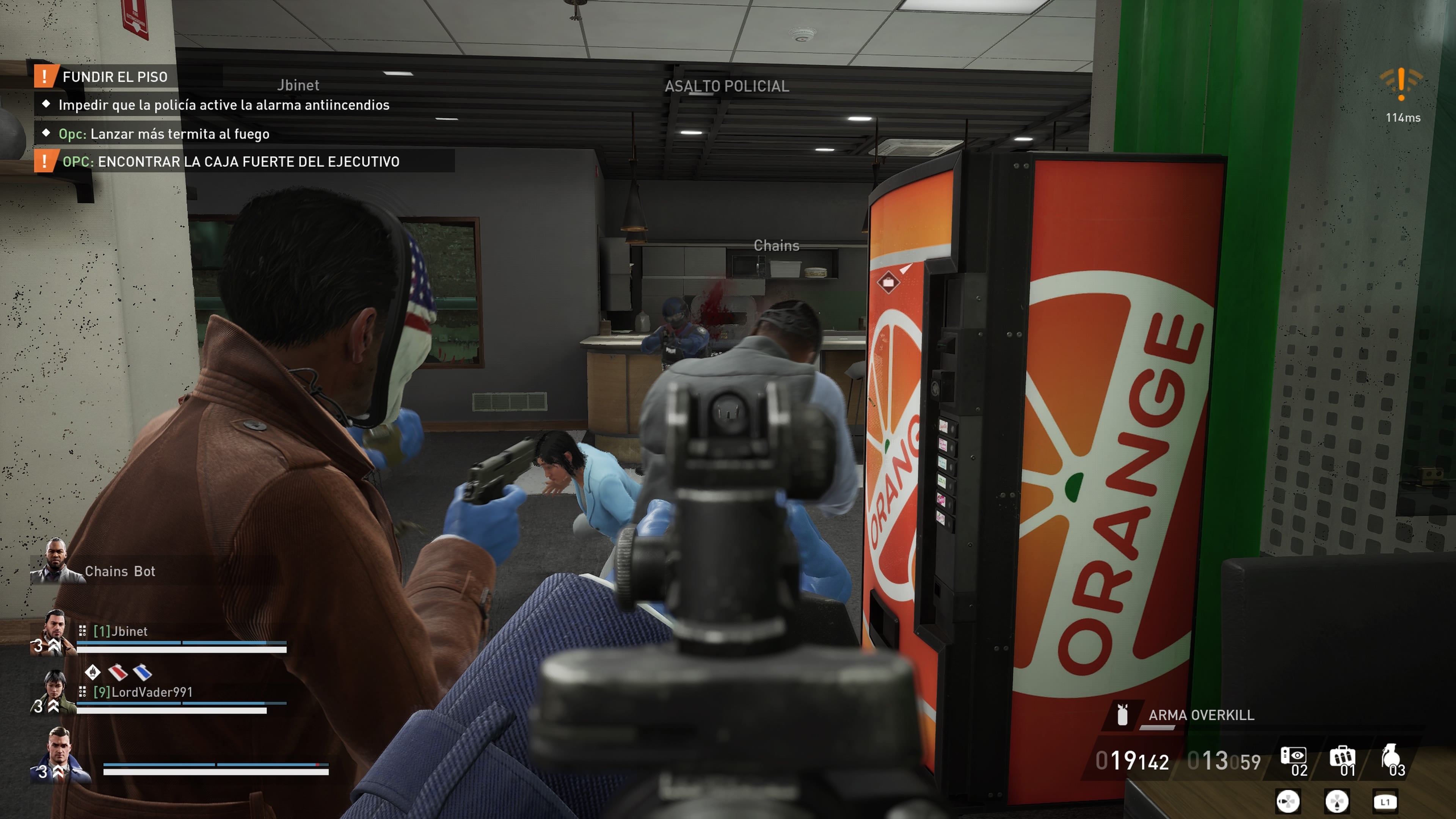1456x819 pixels.
Task: Activate the Arma Overkill weapon icon
Action: [1122, 714]
